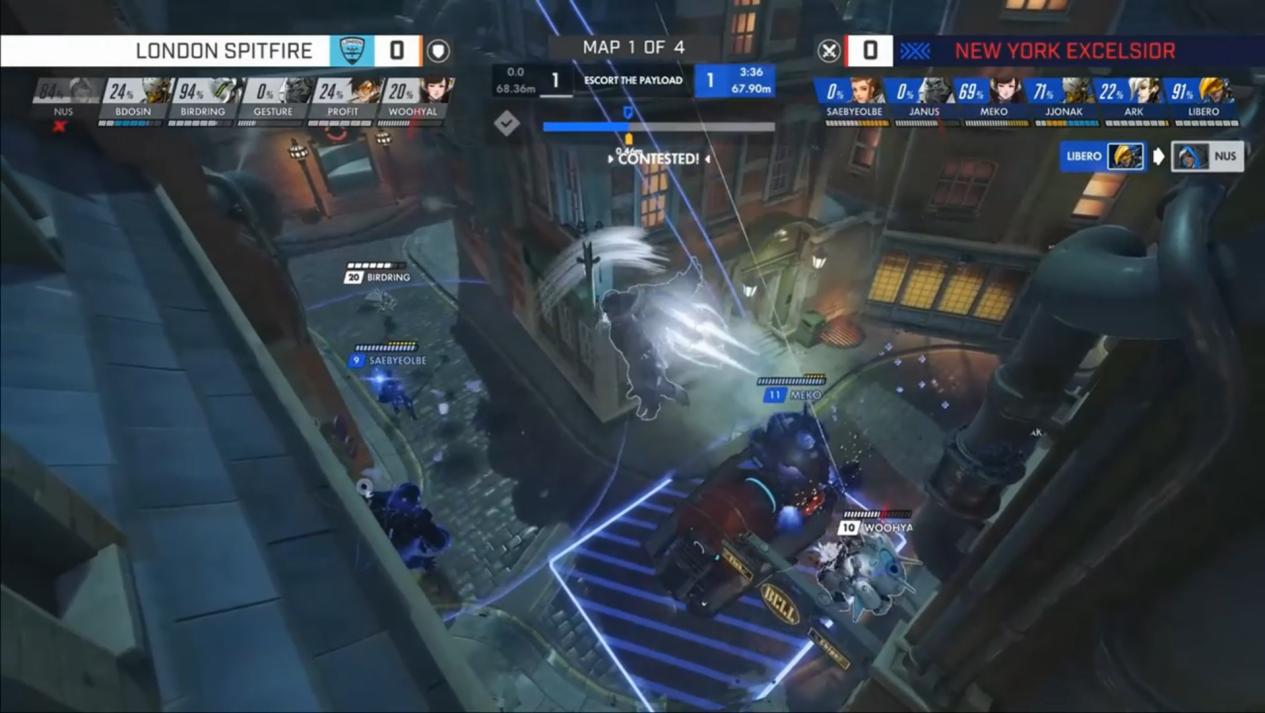
Task: Select ARK's Mercy portrait card
Action: click(1134, 99)
